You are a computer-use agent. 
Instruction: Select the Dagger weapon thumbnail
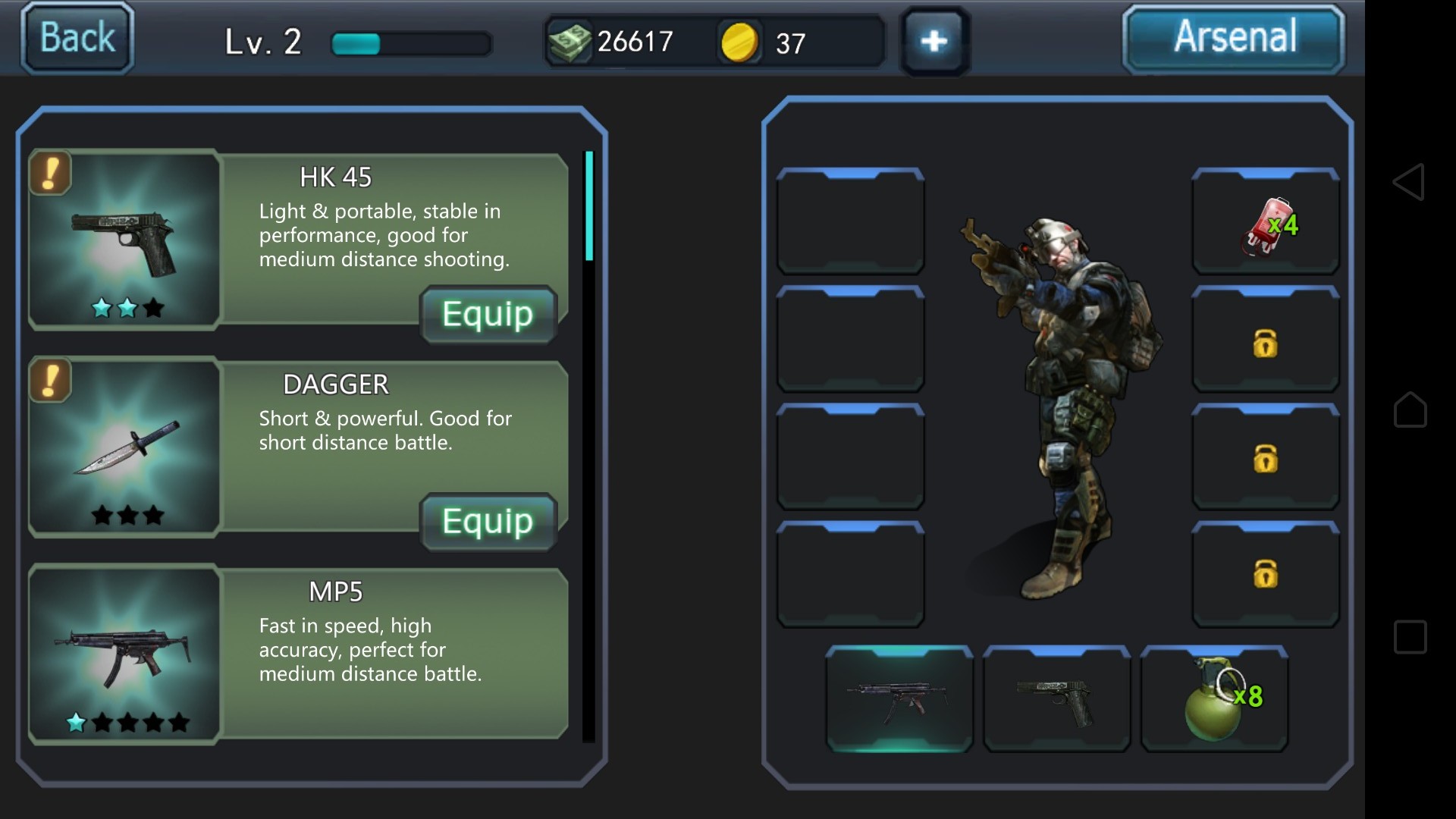tap(125, 447)
